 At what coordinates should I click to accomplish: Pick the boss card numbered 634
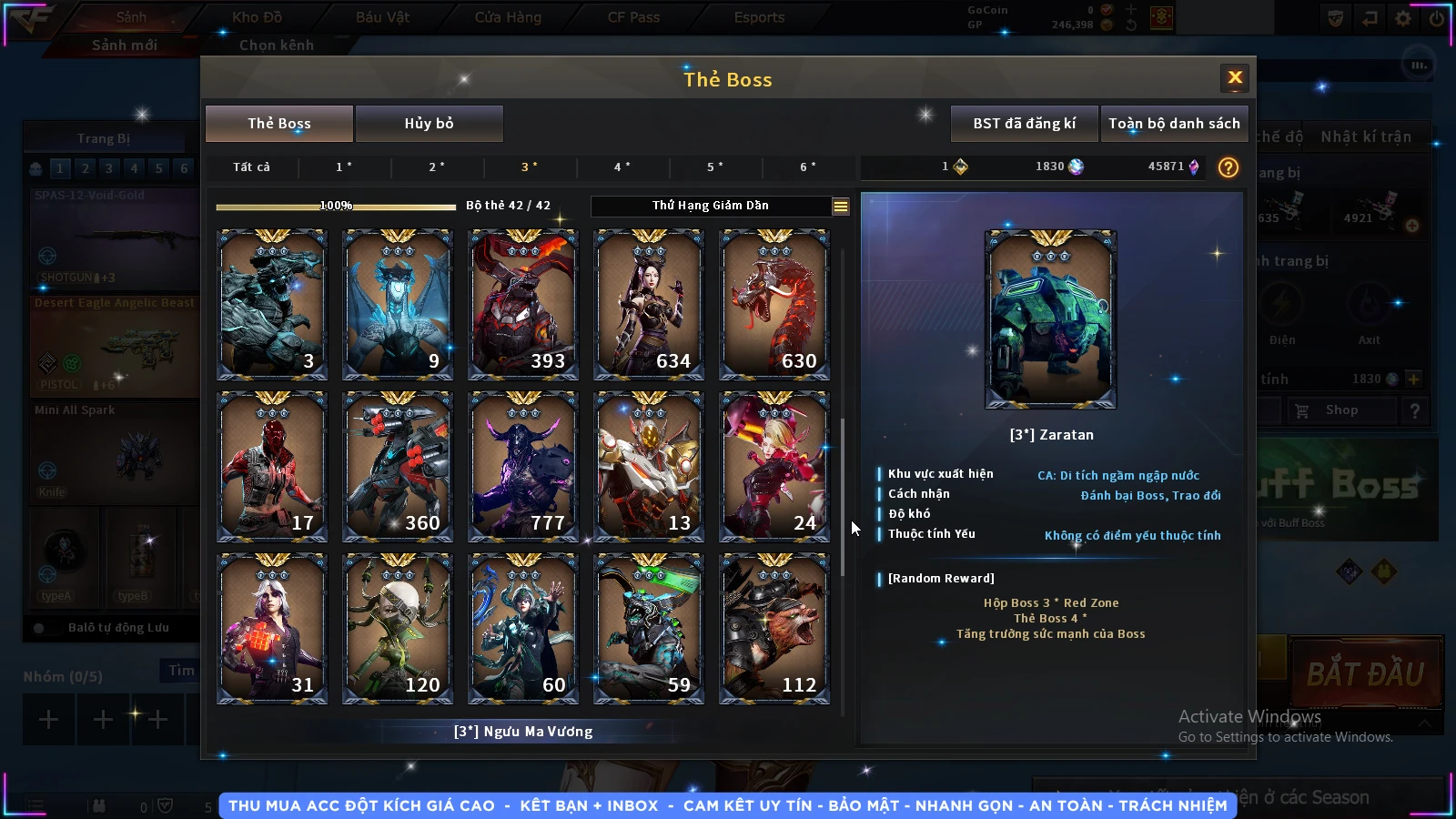coord(649,305)
